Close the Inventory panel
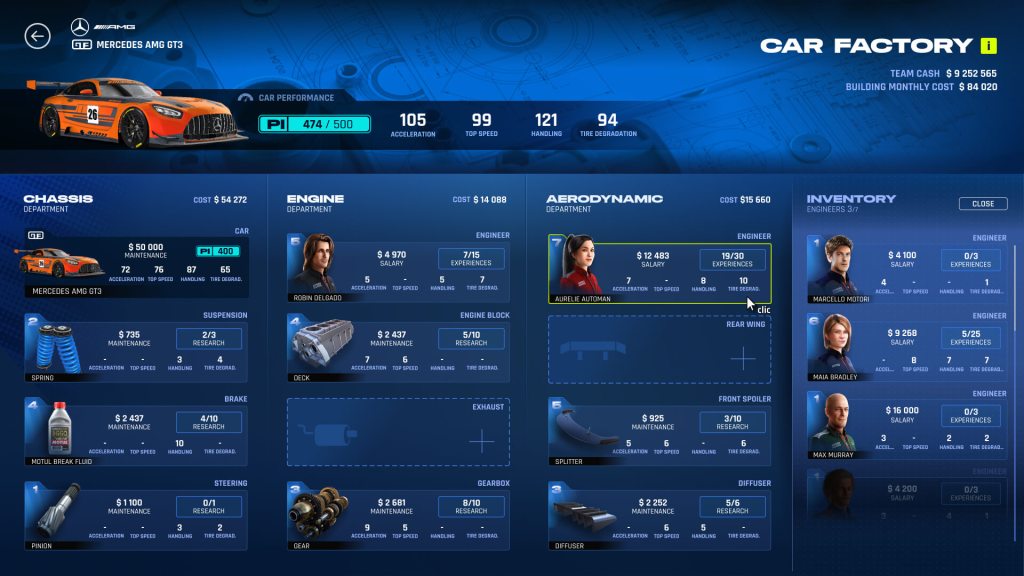1024x576 pixels. (983, 204)
